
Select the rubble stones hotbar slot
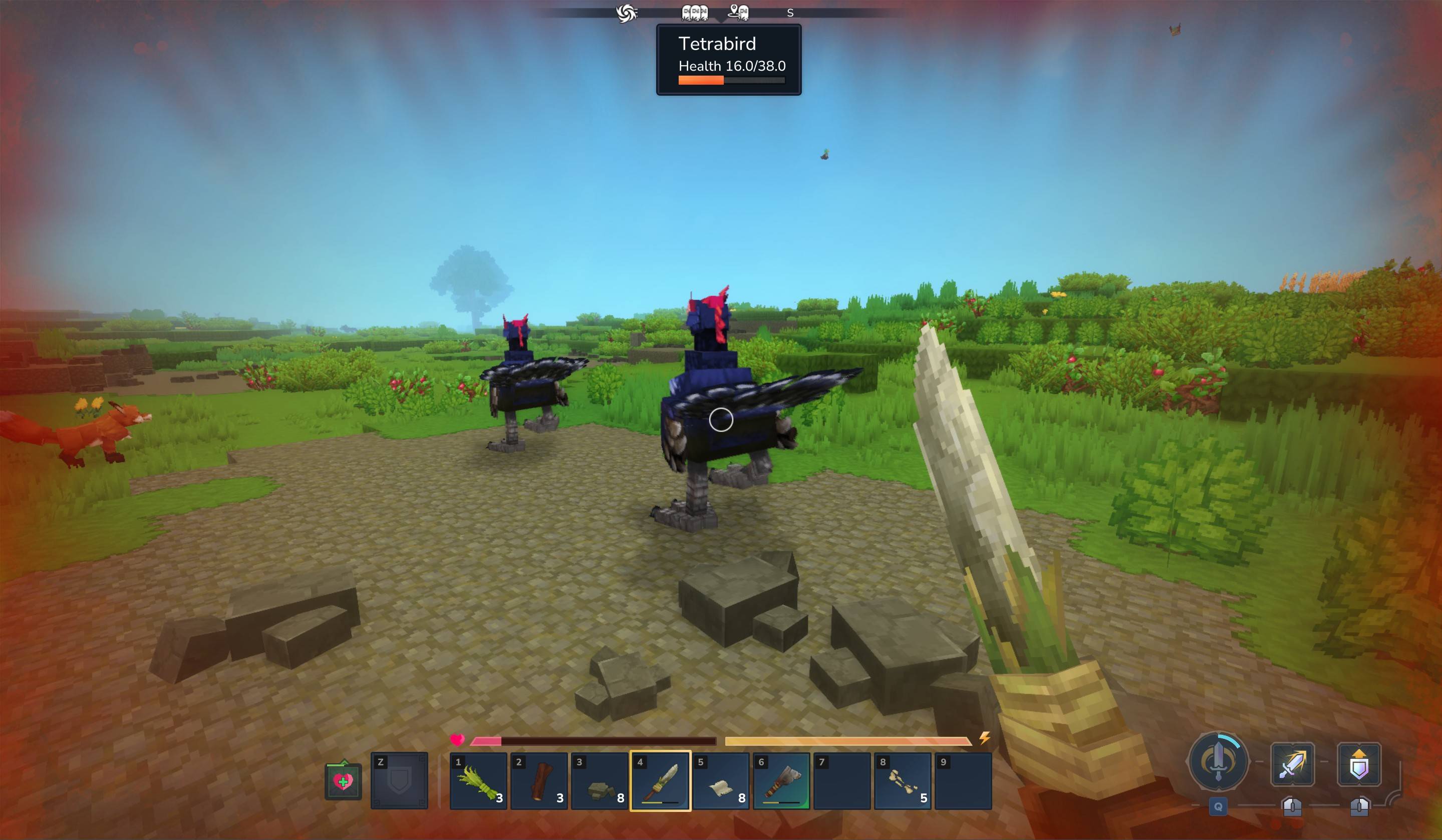point(600,780)
